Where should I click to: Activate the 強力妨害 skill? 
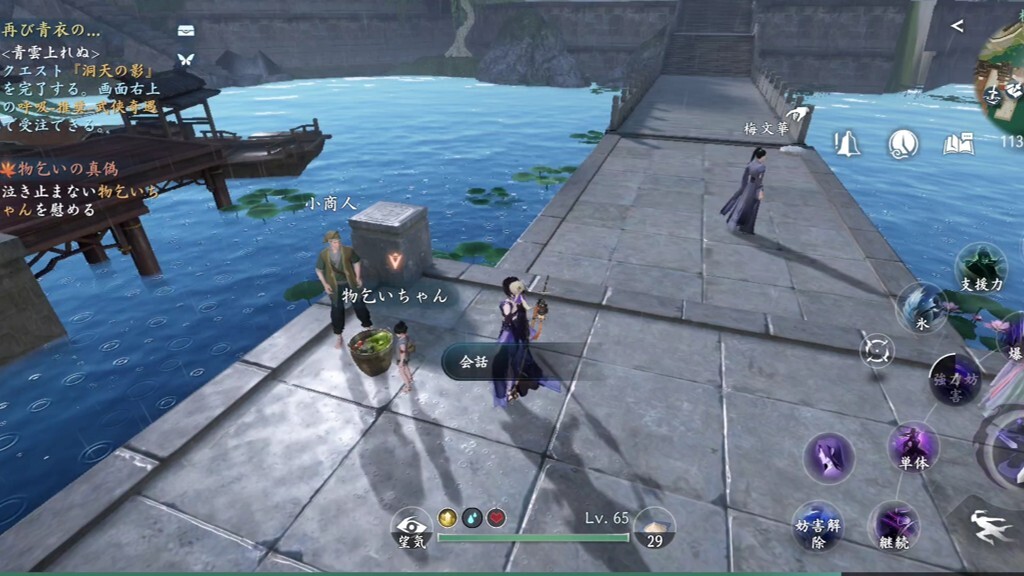coord(954,378)
